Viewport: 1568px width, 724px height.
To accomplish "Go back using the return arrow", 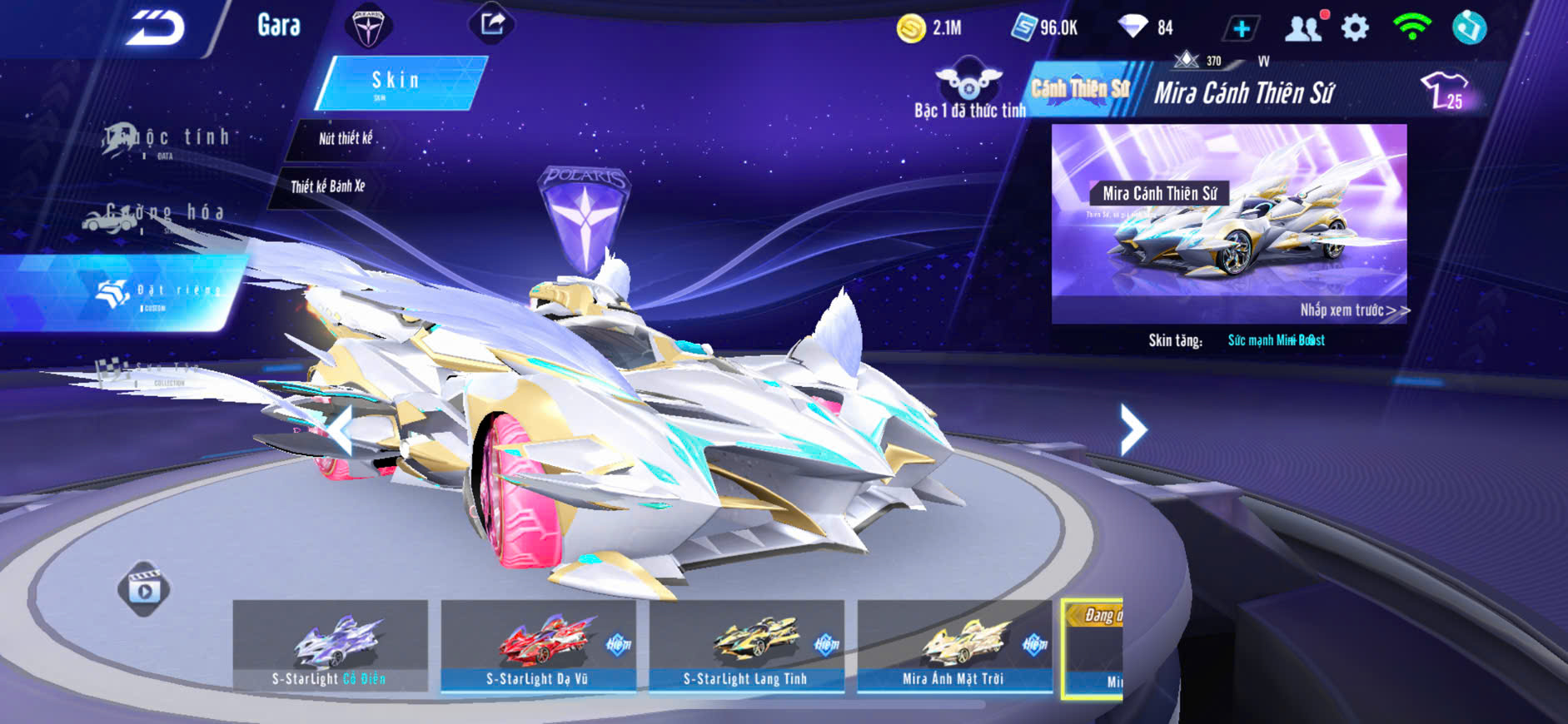I will [155, 28].
